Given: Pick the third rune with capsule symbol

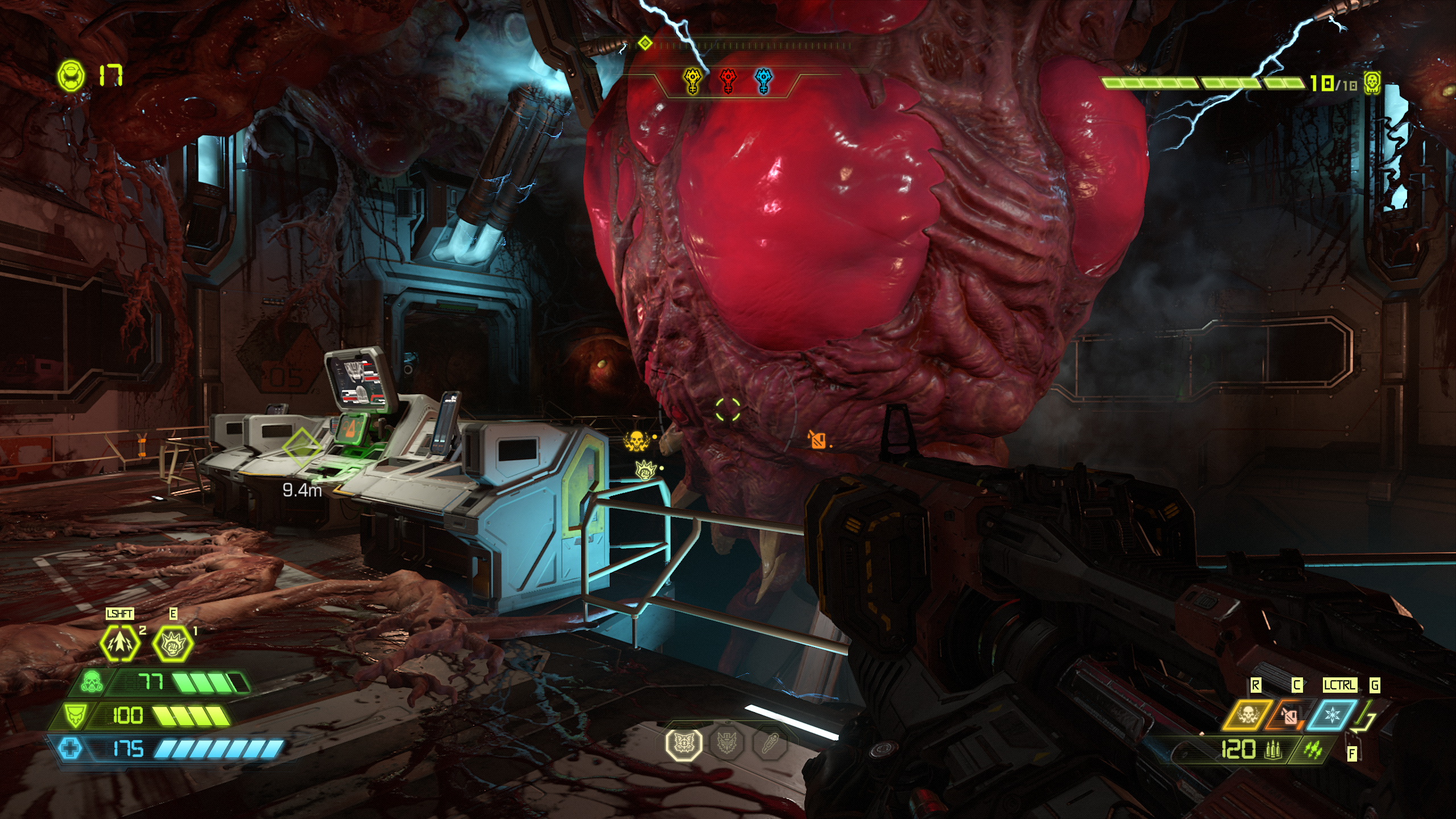Looking at the screenshot, I should [770, 743].
